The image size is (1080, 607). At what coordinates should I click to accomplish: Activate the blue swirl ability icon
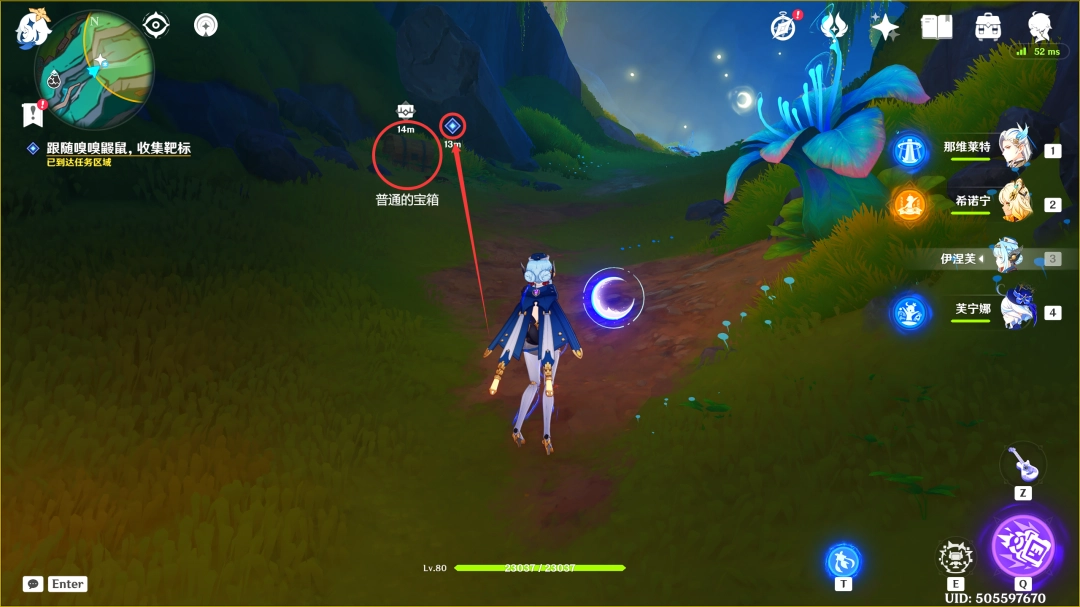pos(843,560)
